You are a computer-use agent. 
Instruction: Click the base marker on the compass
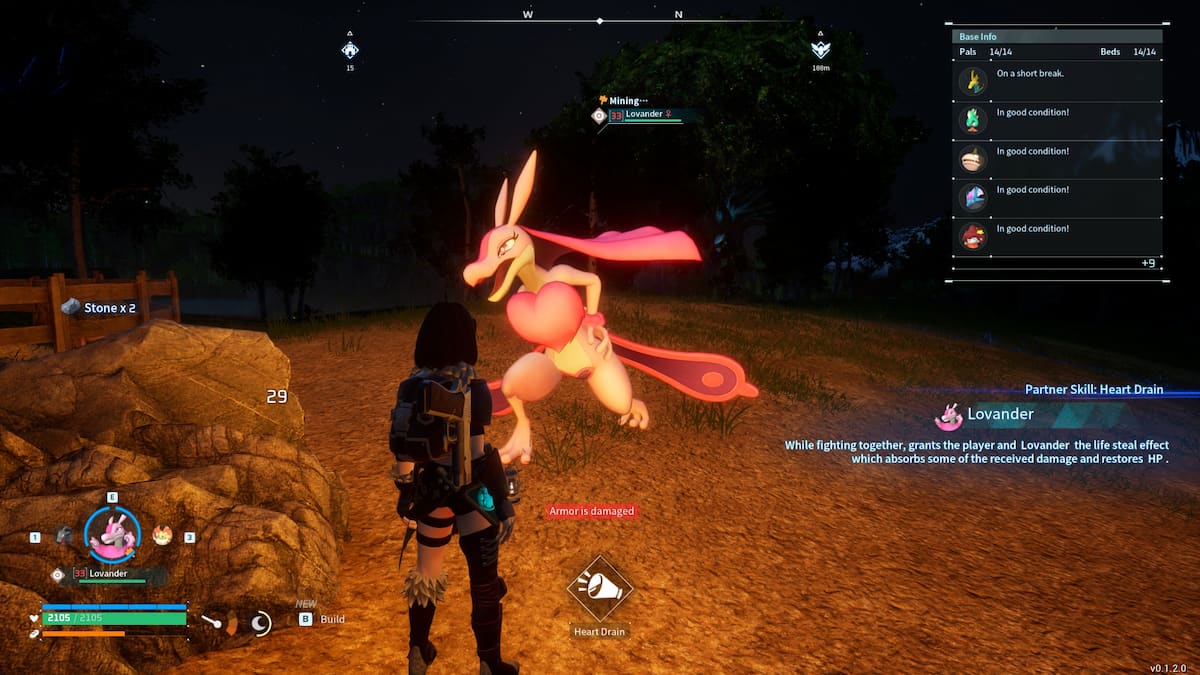[x=349, y=50]
